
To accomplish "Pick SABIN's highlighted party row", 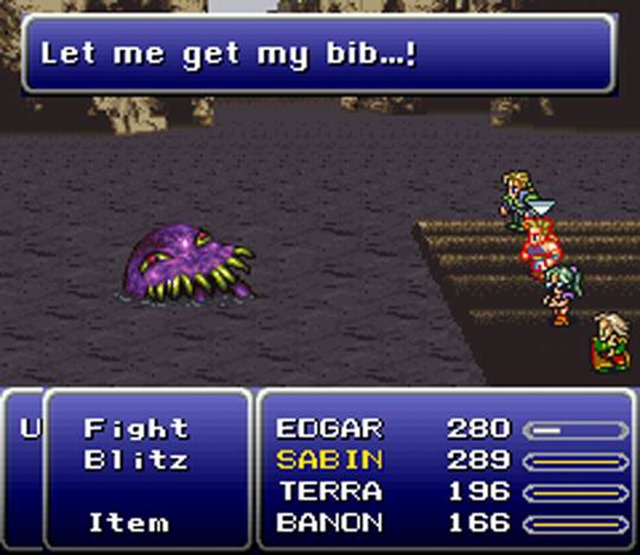I will point(329,460).
